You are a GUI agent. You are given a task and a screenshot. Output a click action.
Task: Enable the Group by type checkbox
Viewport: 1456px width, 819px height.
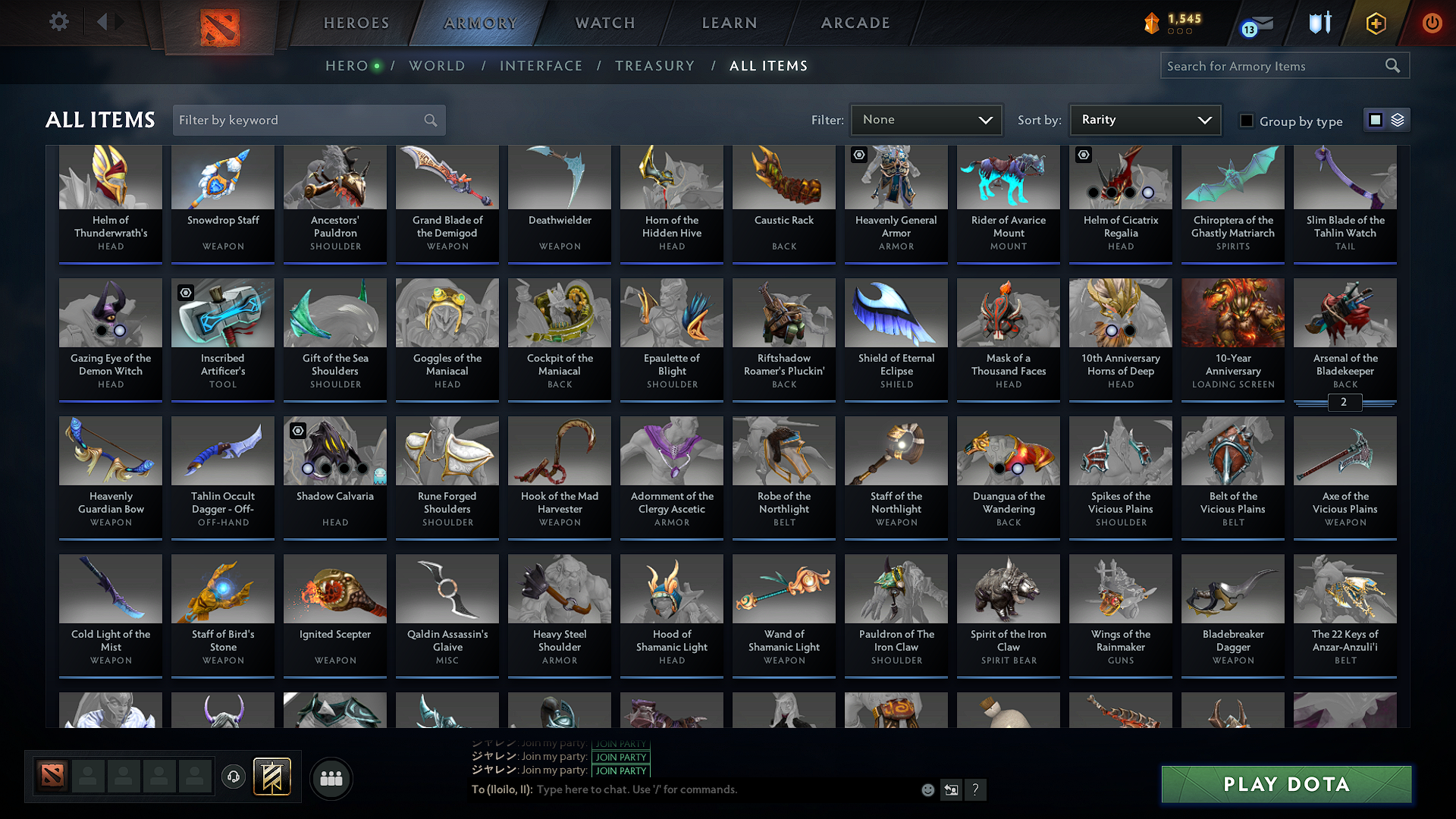1246,120
